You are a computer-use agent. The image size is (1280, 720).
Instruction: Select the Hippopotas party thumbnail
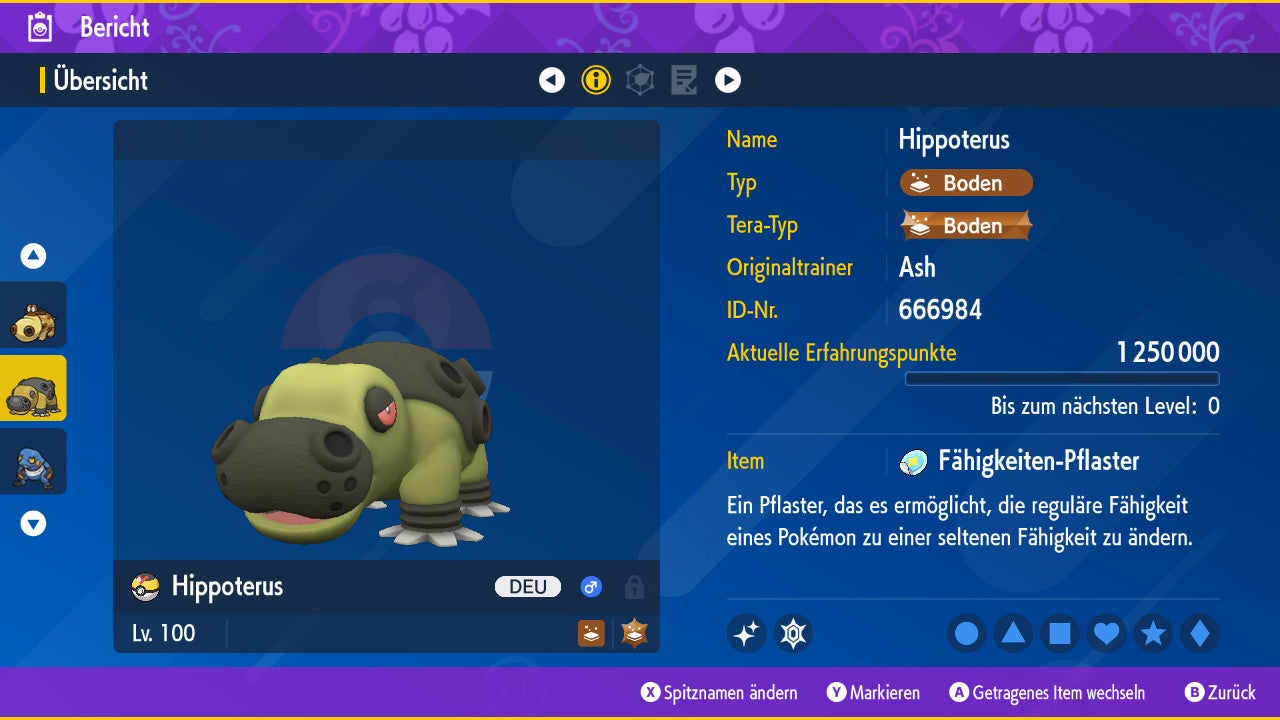[x=33, y=315]
